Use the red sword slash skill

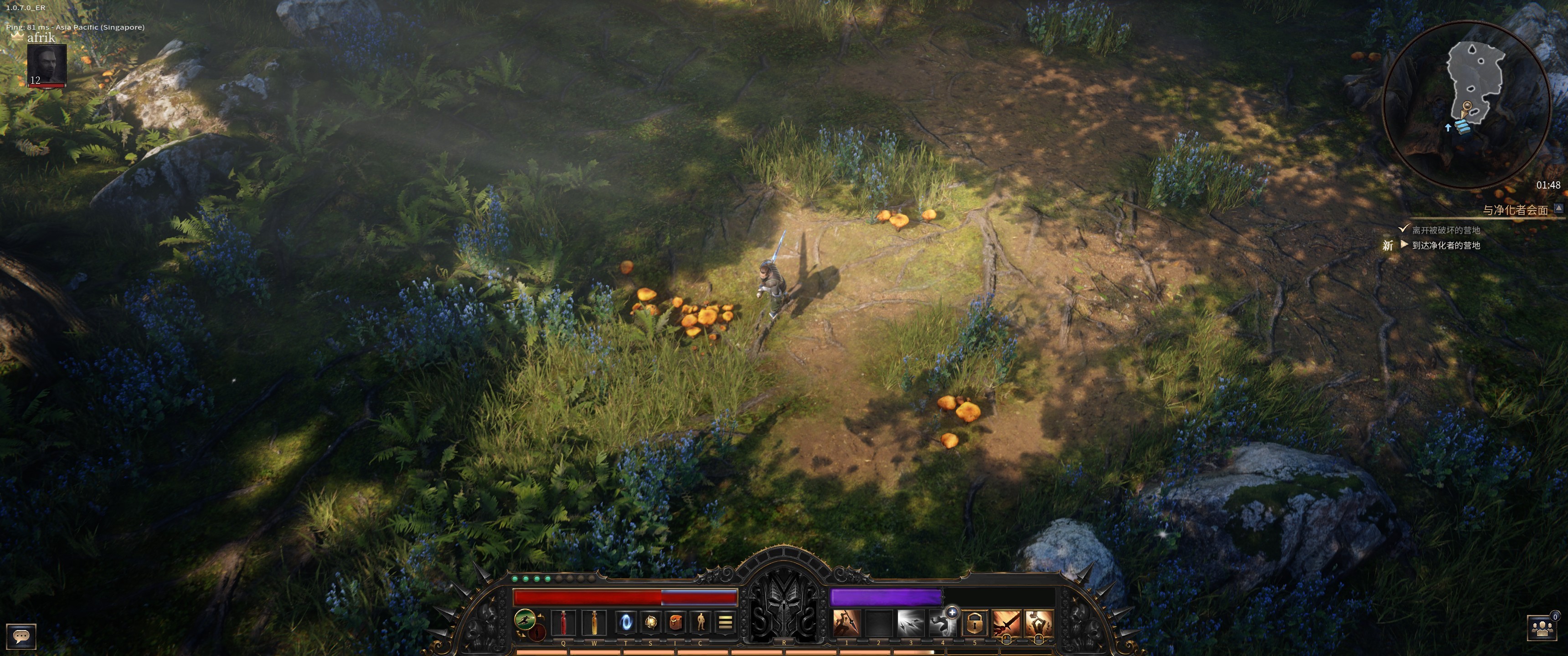(x=1006, y=623)
